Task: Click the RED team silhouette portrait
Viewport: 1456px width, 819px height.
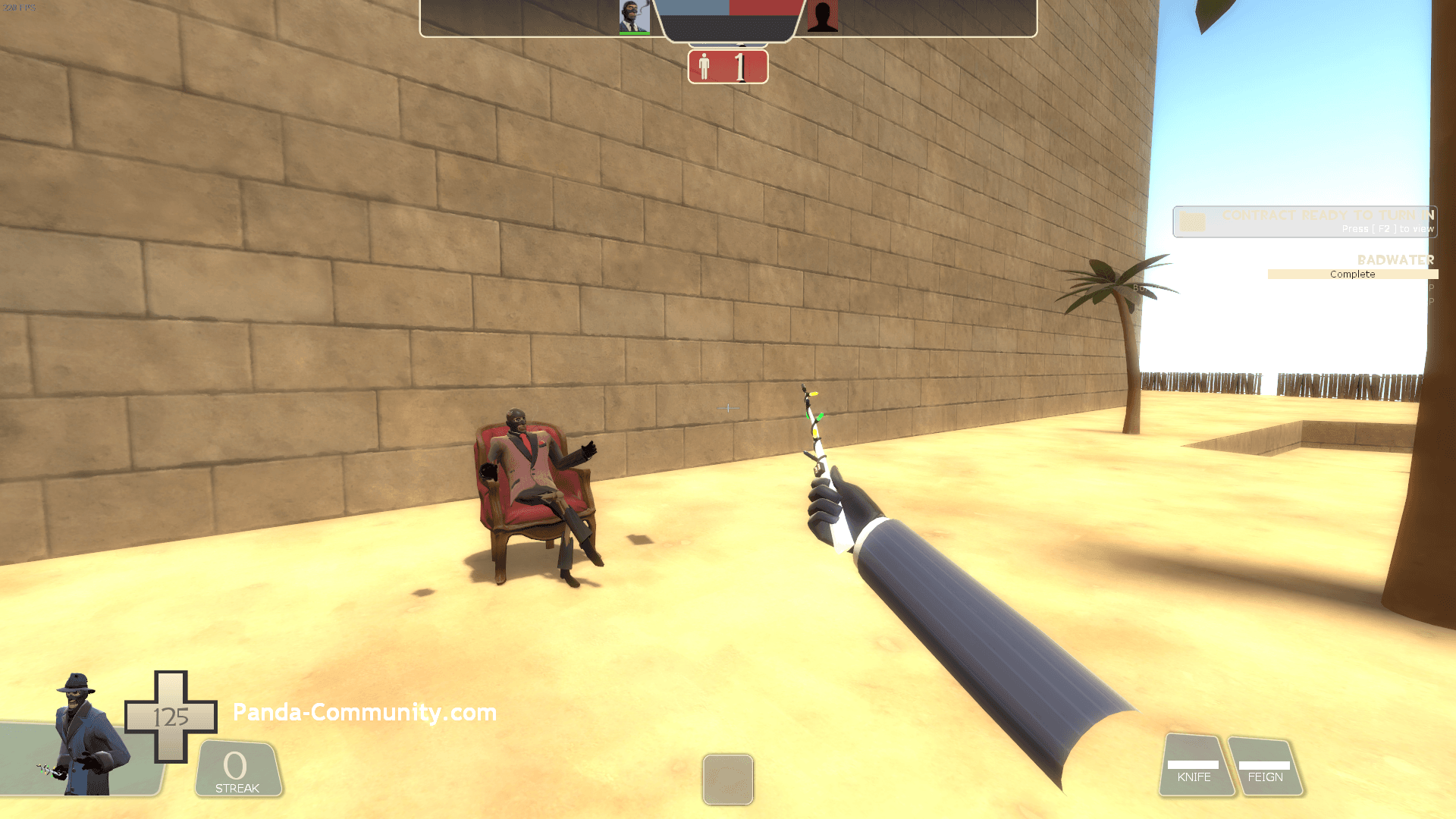Action: click(x=822, y=17)
